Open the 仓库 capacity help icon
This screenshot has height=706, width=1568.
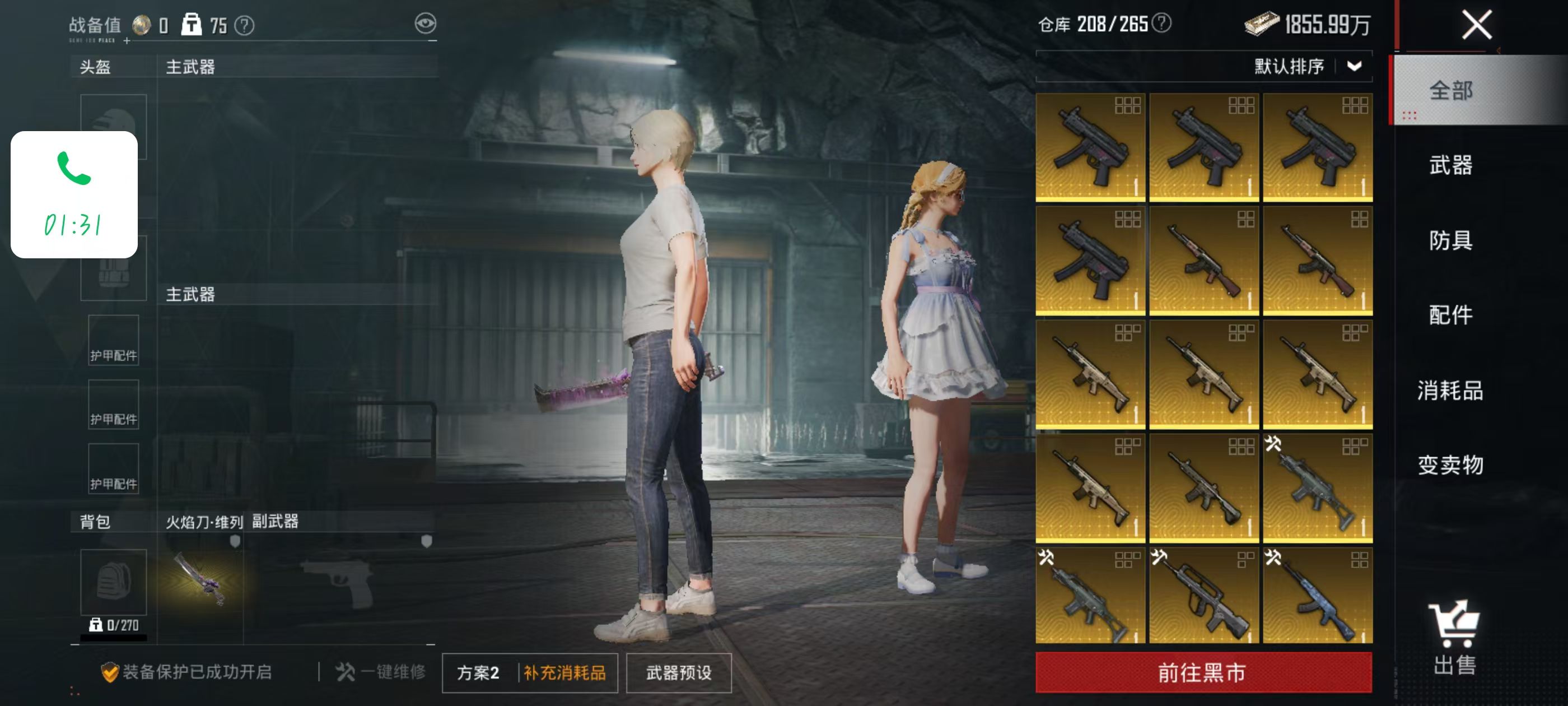[1161, 24]
